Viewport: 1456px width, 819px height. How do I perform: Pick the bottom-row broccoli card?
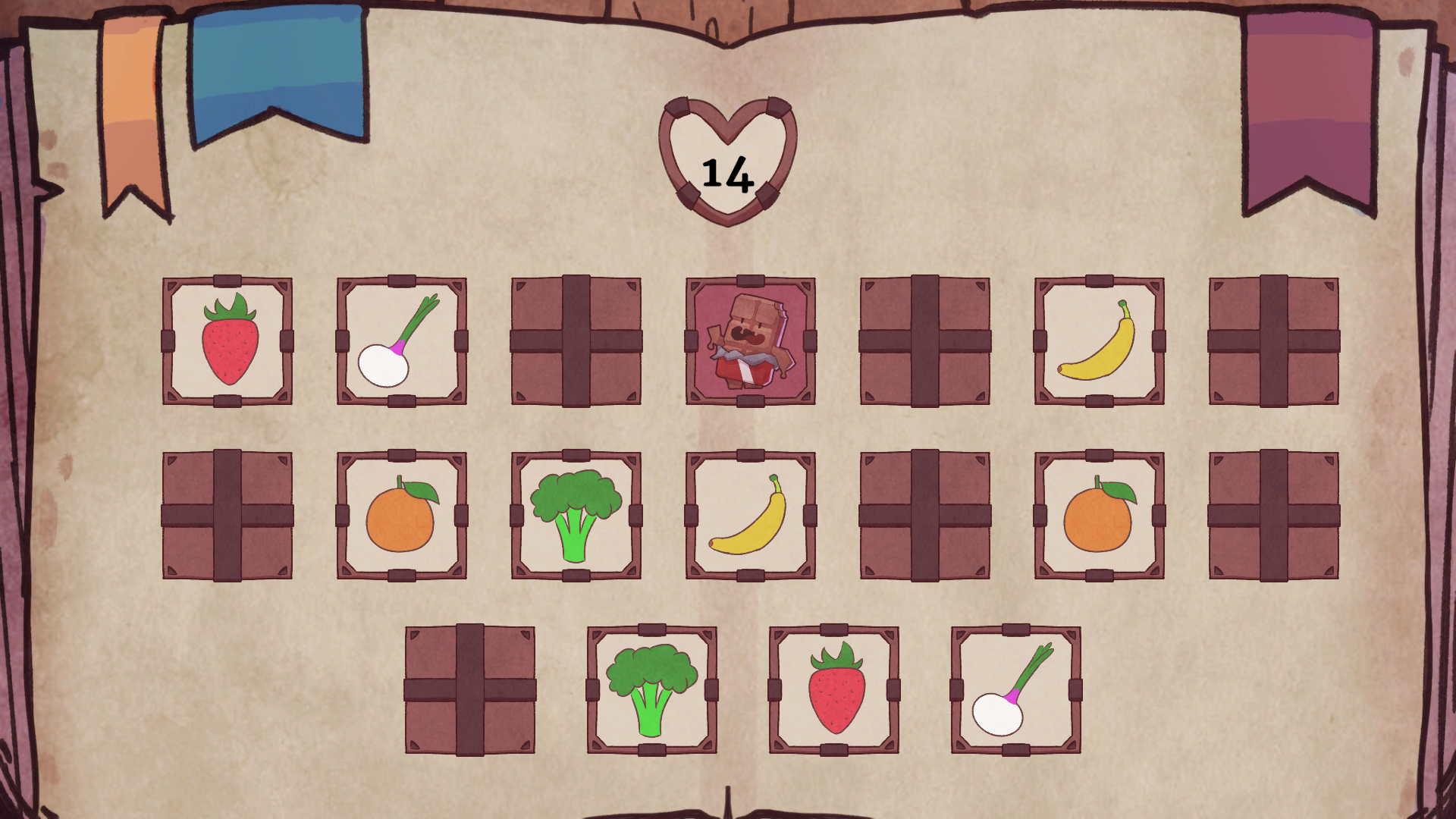tap(652, 690)
